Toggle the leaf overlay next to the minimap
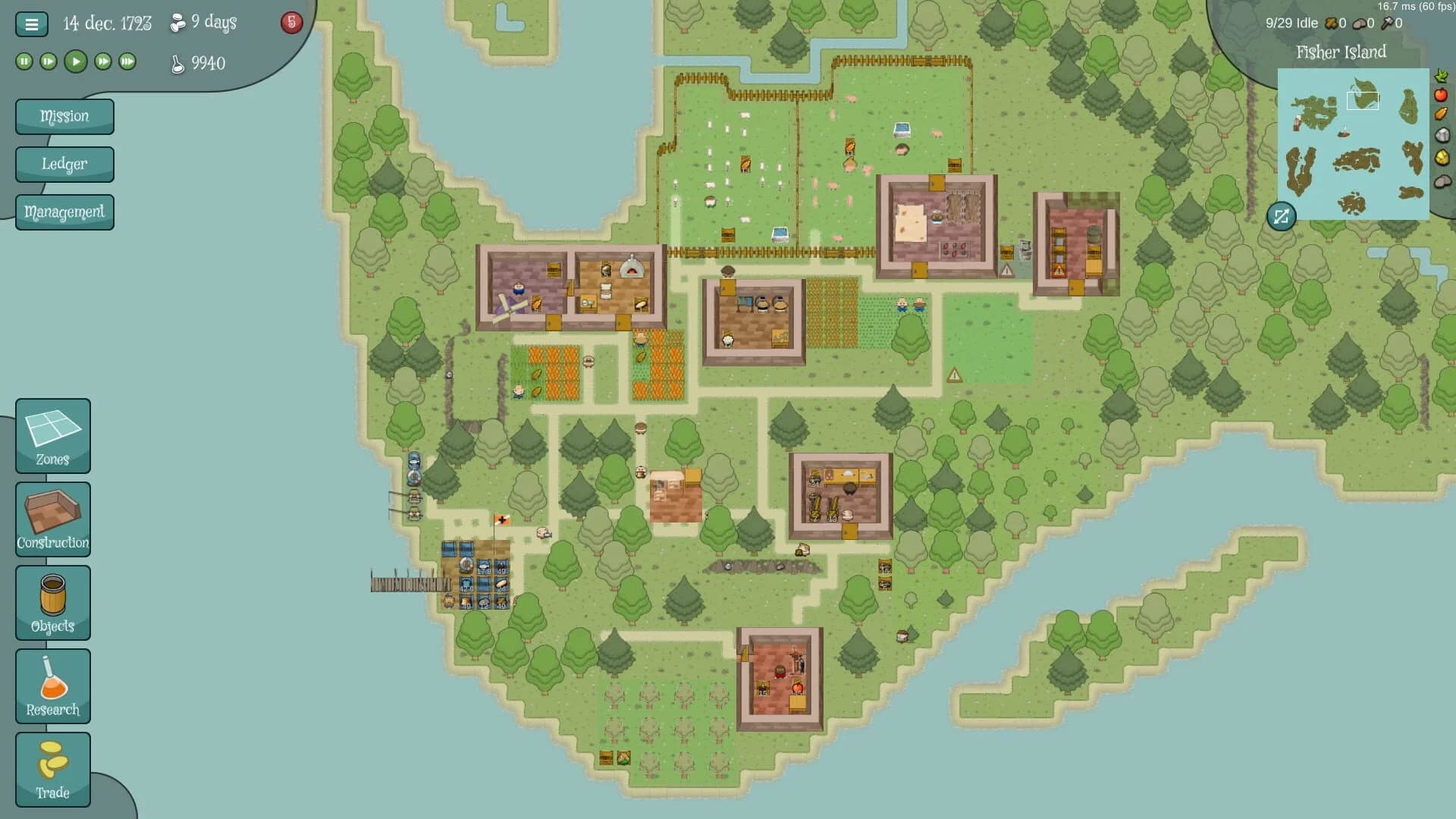Viewport: 1456px width, 819px height. coord(1442,76)
